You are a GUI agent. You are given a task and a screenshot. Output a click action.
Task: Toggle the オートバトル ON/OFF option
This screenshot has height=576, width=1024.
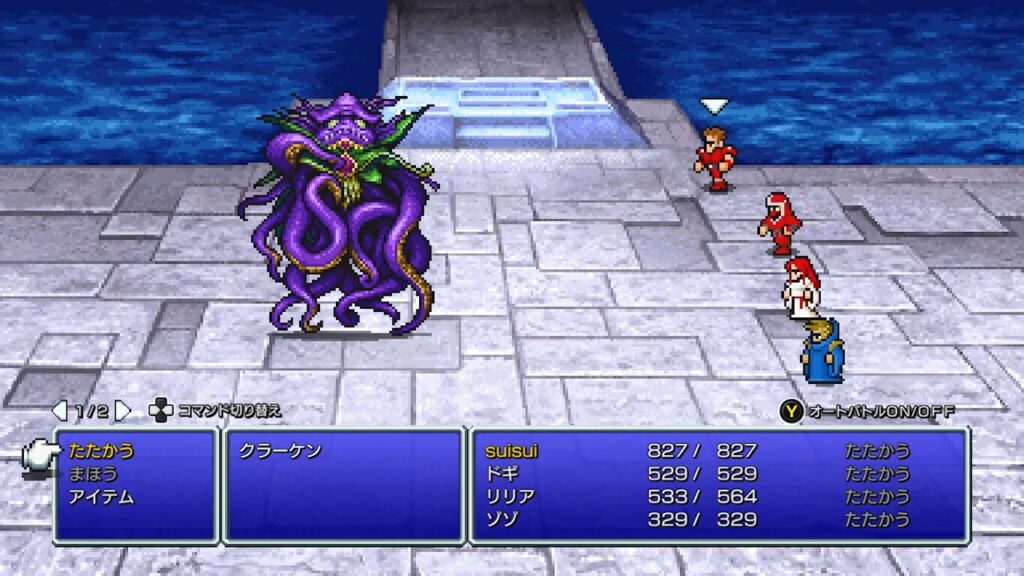(x=867, y=411)
